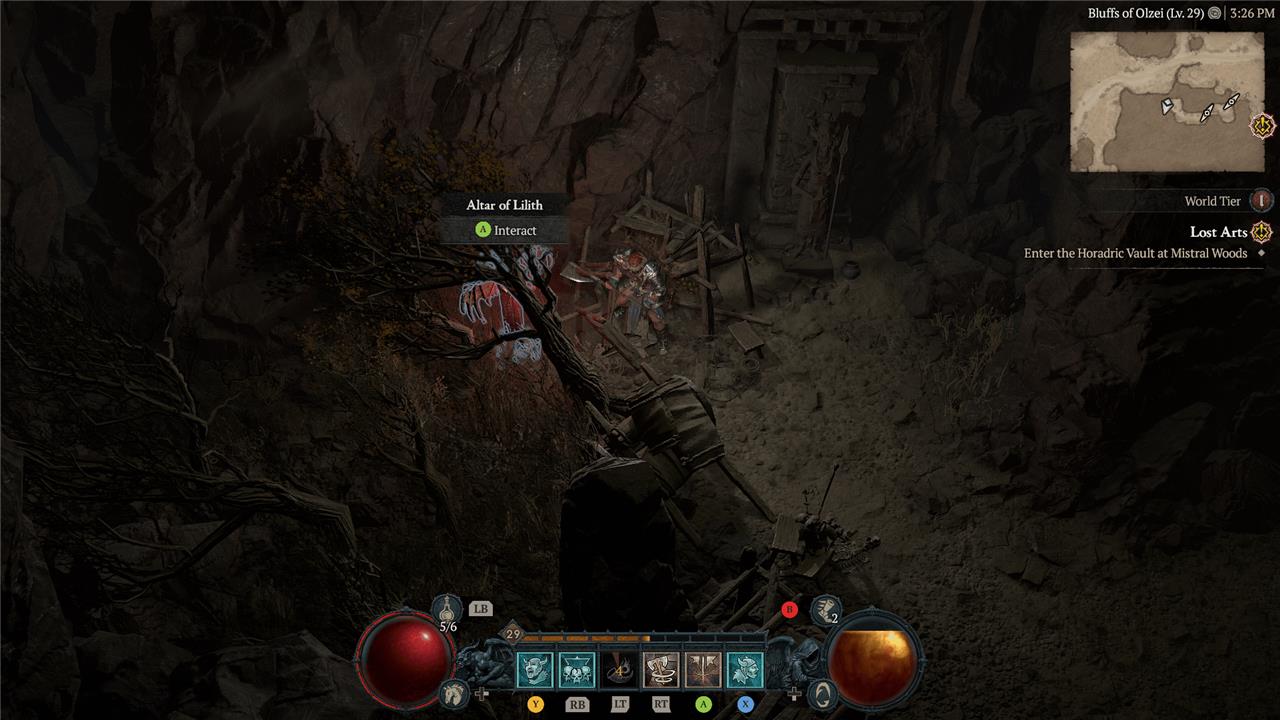Activate the whirling axe skill
This screenshot has height=720, width=1280.
click(661, 670)
